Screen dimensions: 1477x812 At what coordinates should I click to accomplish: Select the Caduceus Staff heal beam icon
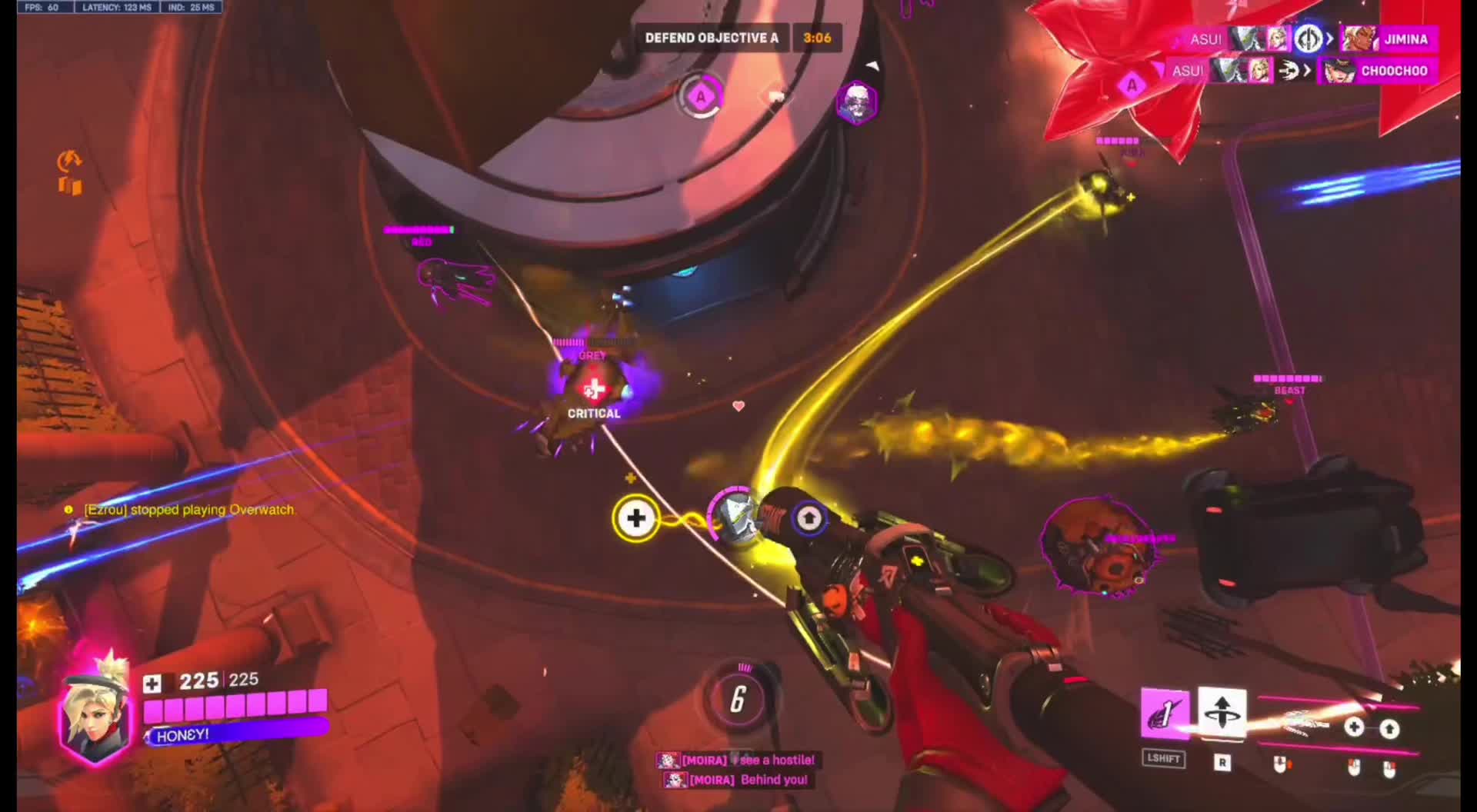pyautogui.click(x=1355, y=727)
